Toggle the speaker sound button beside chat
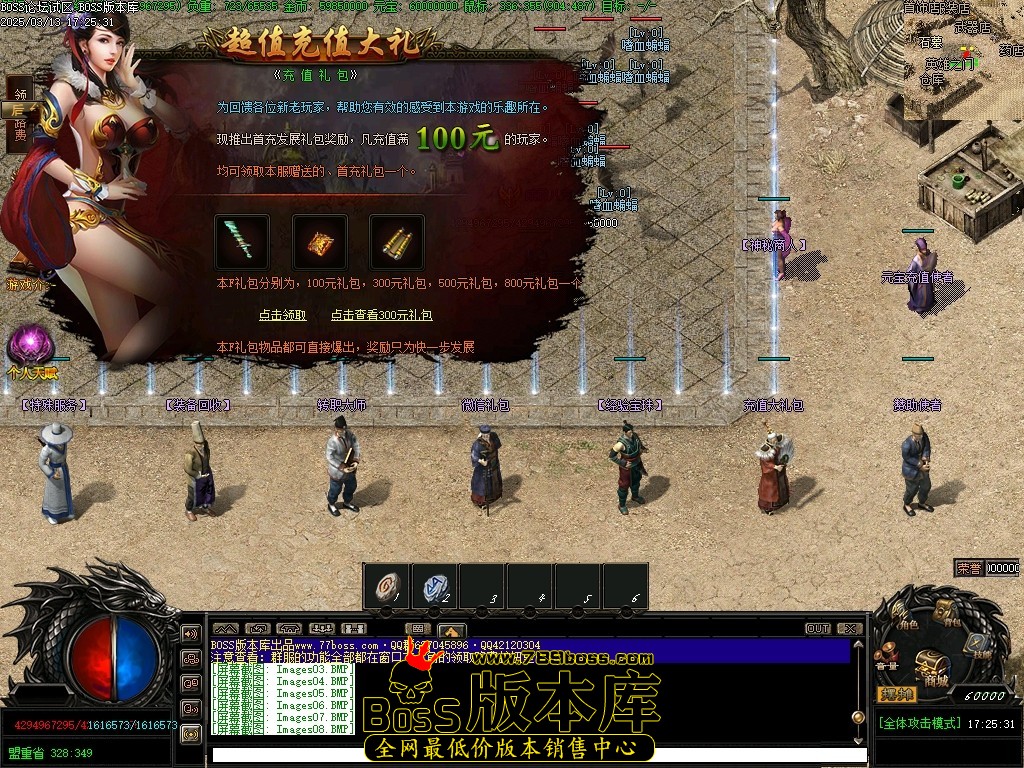The width and height of the screenshot is (1024, 768). tap(190, 633)
